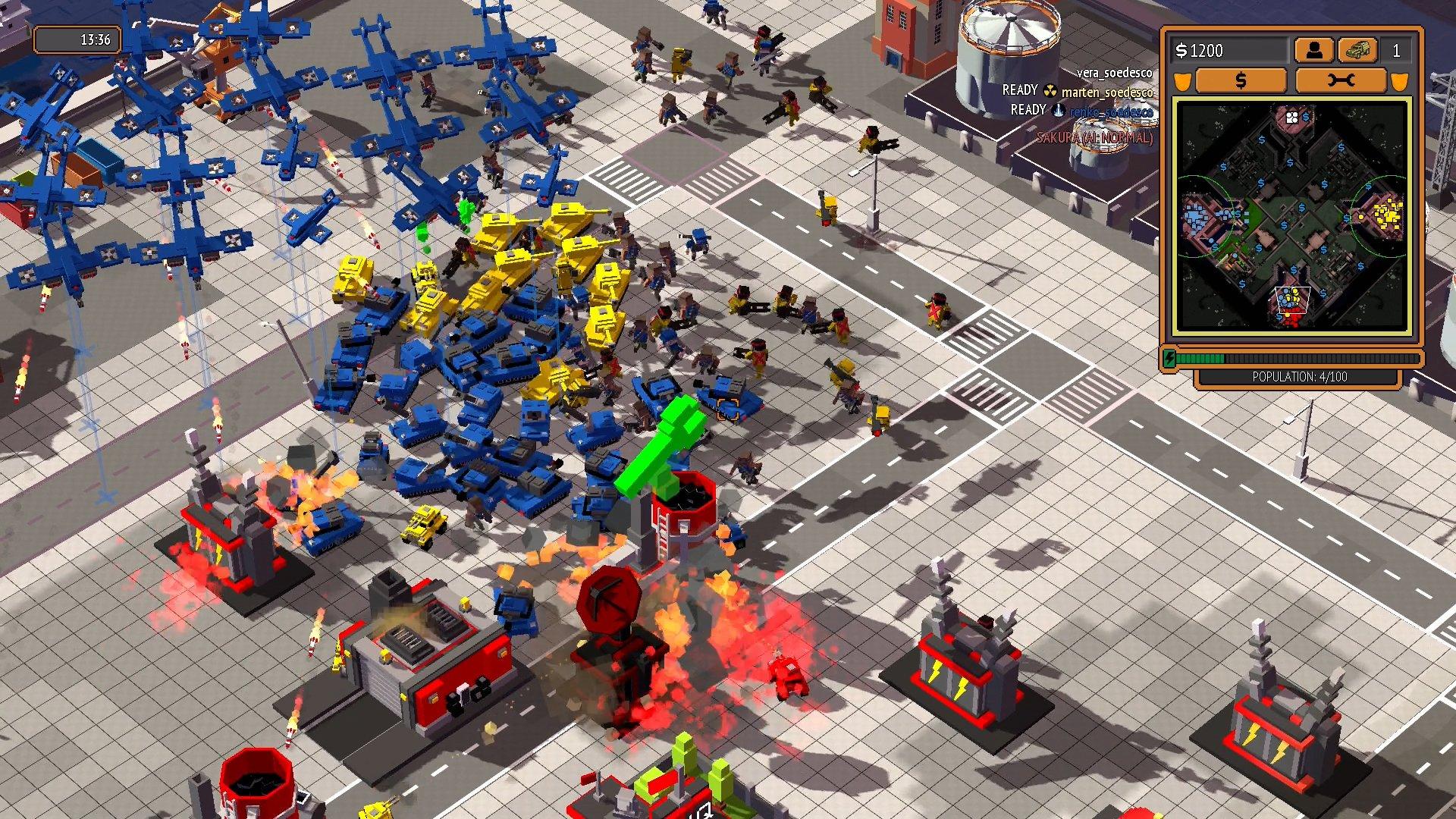1456x819 pixels.
Task: Click the green power level bar
Action: (1200, 358)
